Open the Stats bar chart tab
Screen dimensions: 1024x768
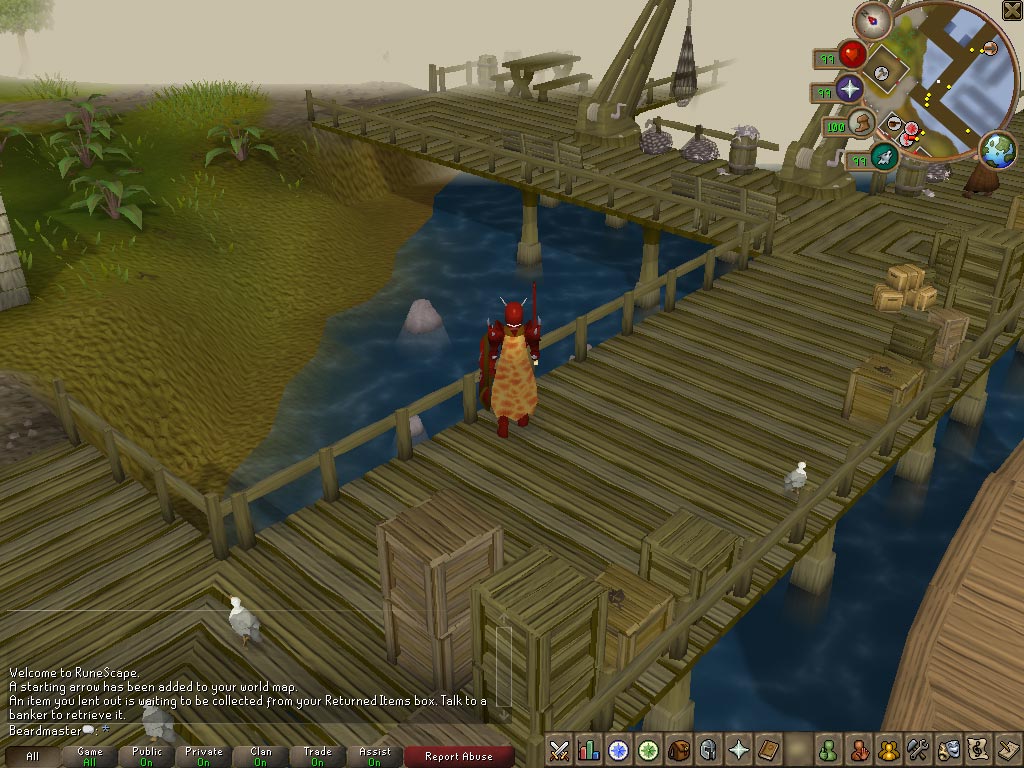[x=589, y=749]
